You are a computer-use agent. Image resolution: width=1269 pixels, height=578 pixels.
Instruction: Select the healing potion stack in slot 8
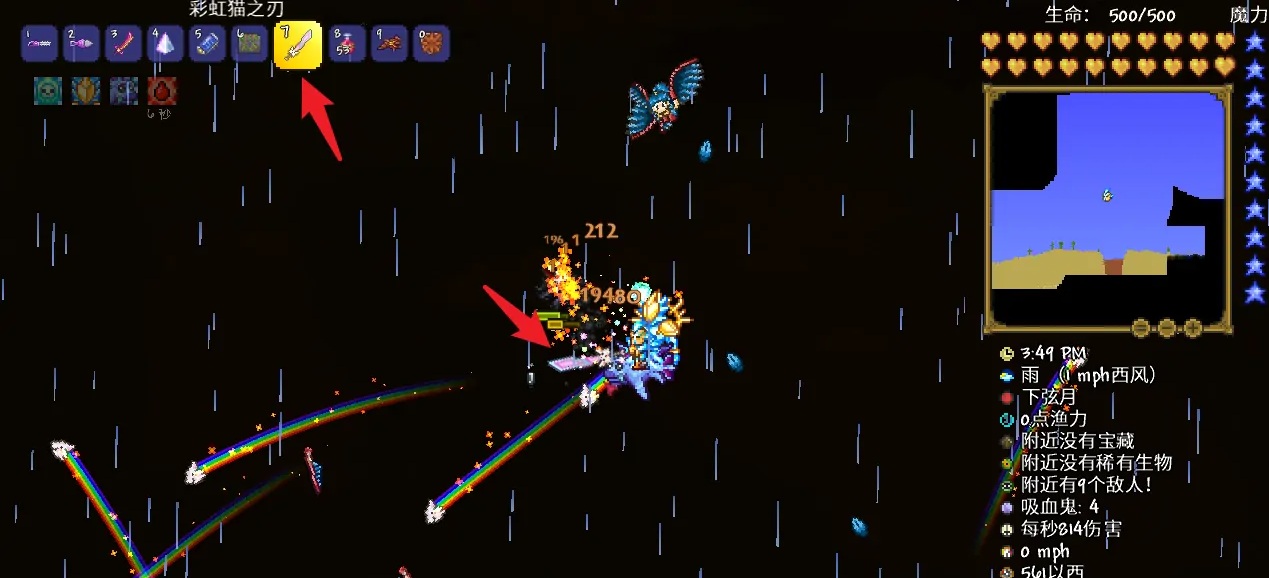pyautogui.click(x=346, y=44)
